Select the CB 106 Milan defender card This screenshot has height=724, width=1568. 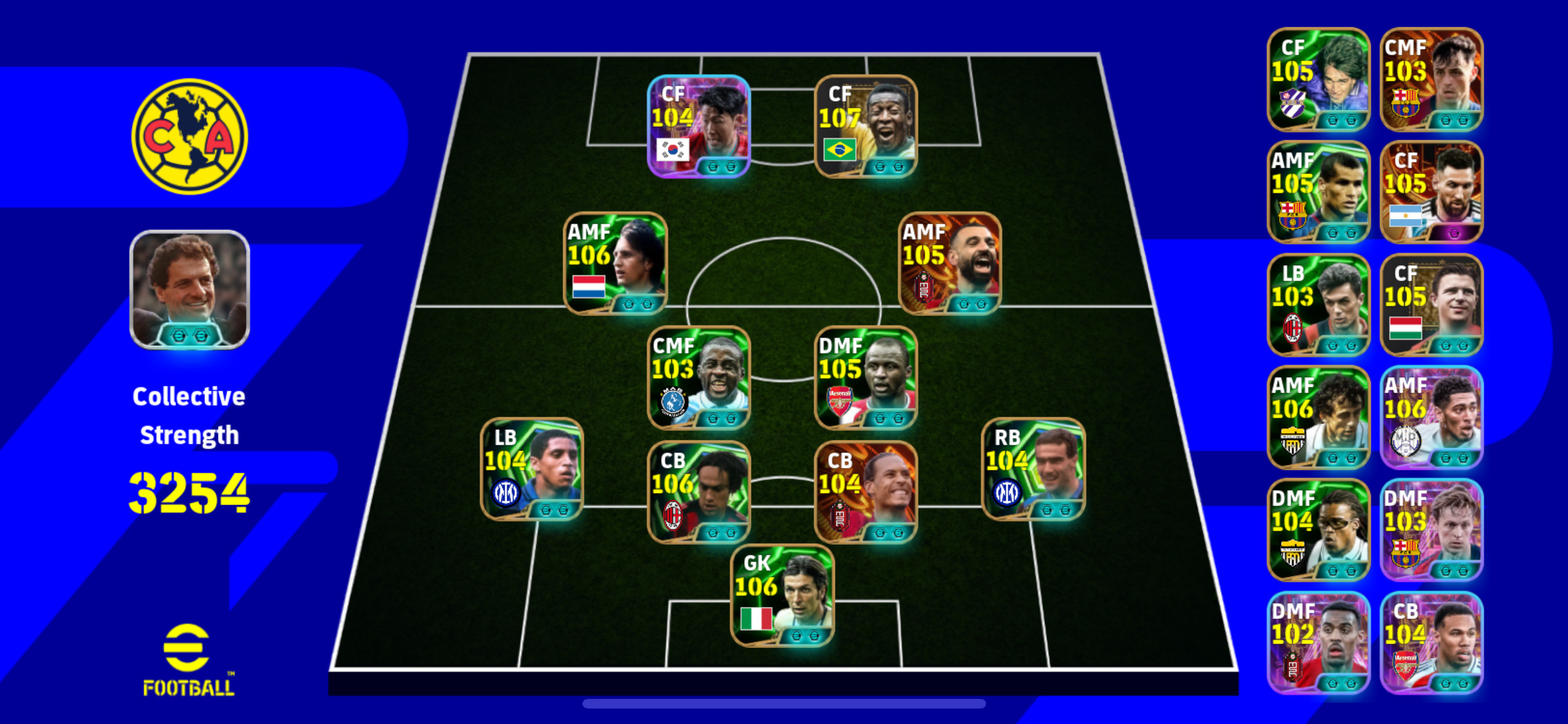698,492
